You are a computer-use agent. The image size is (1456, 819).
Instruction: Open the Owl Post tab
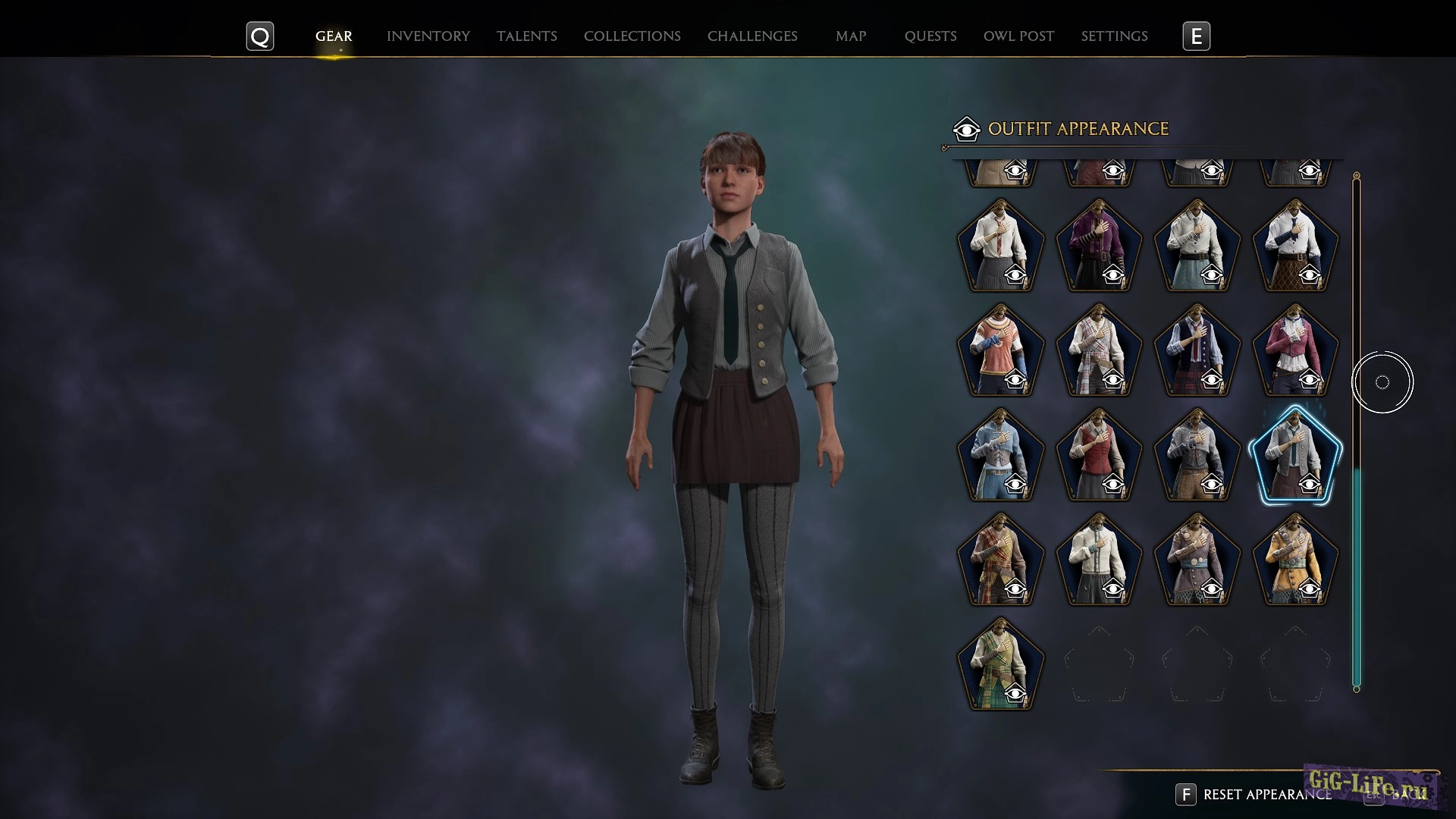point(1018,36)
